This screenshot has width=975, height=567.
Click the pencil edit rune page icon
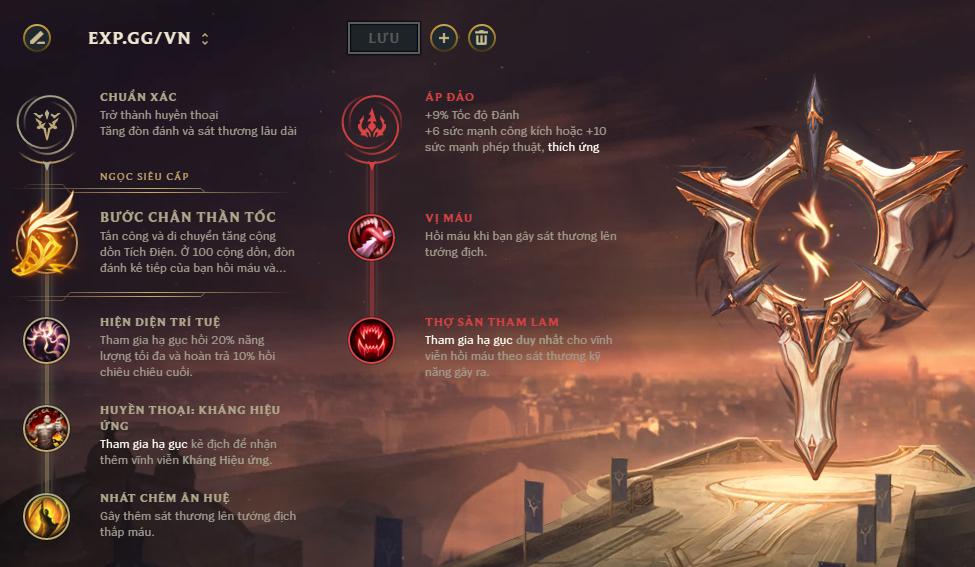pos(37,39)
